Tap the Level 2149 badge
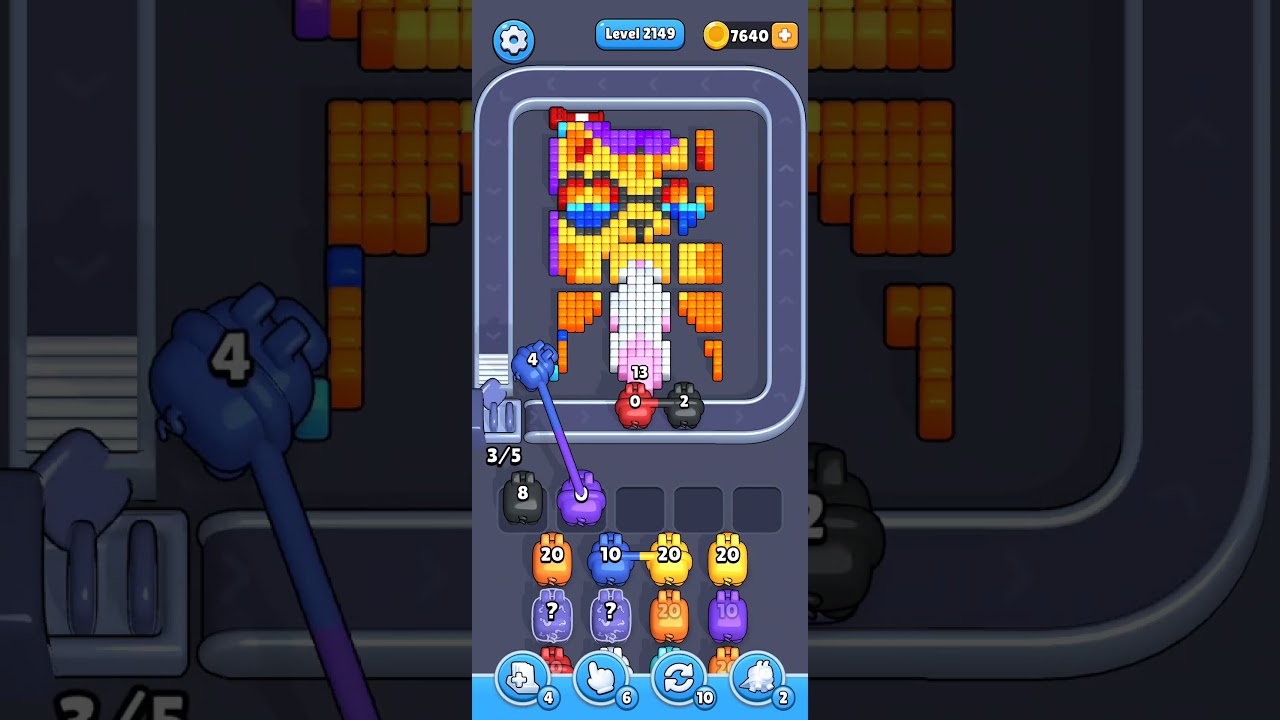The height and width of the screenshot is (720, 1280). 639,33
